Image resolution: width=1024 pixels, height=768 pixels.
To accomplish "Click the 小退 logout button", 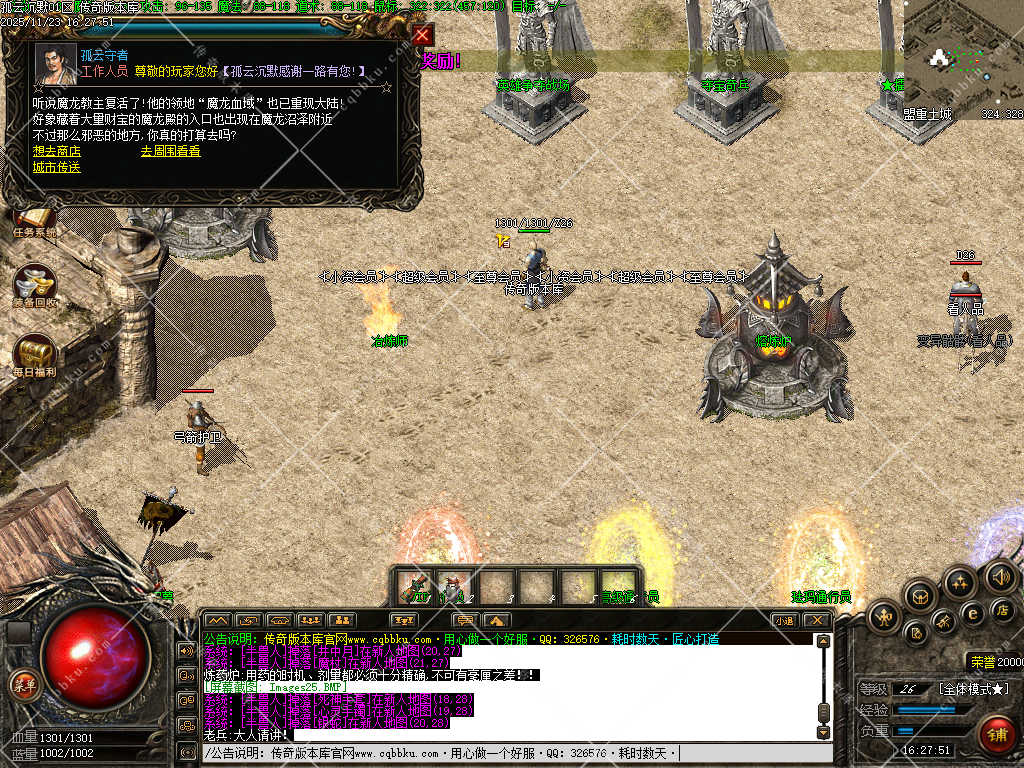I will pyautogui.click(x=784, y=620).
